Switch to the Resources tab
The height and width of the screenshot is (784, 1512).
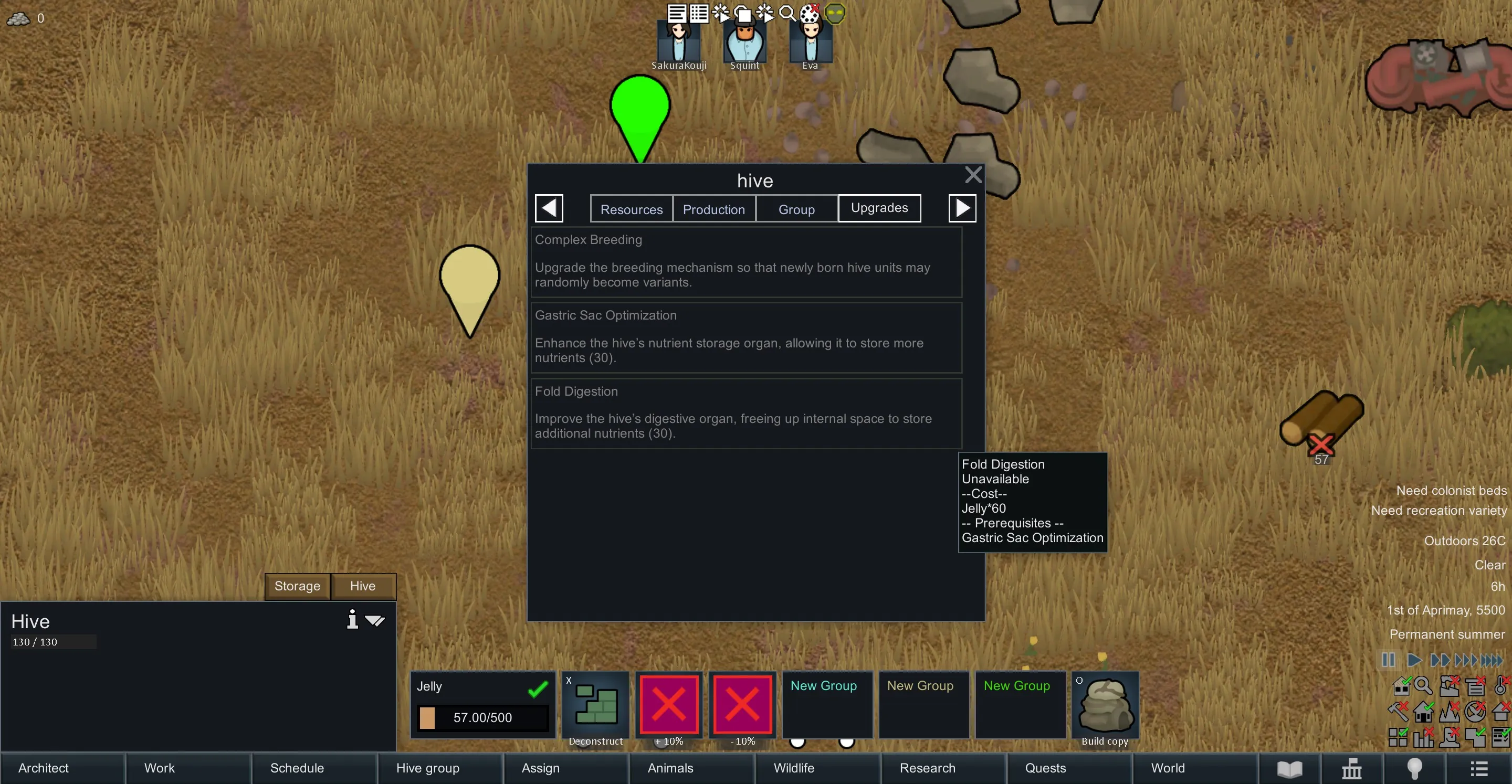tap(631, 209)
